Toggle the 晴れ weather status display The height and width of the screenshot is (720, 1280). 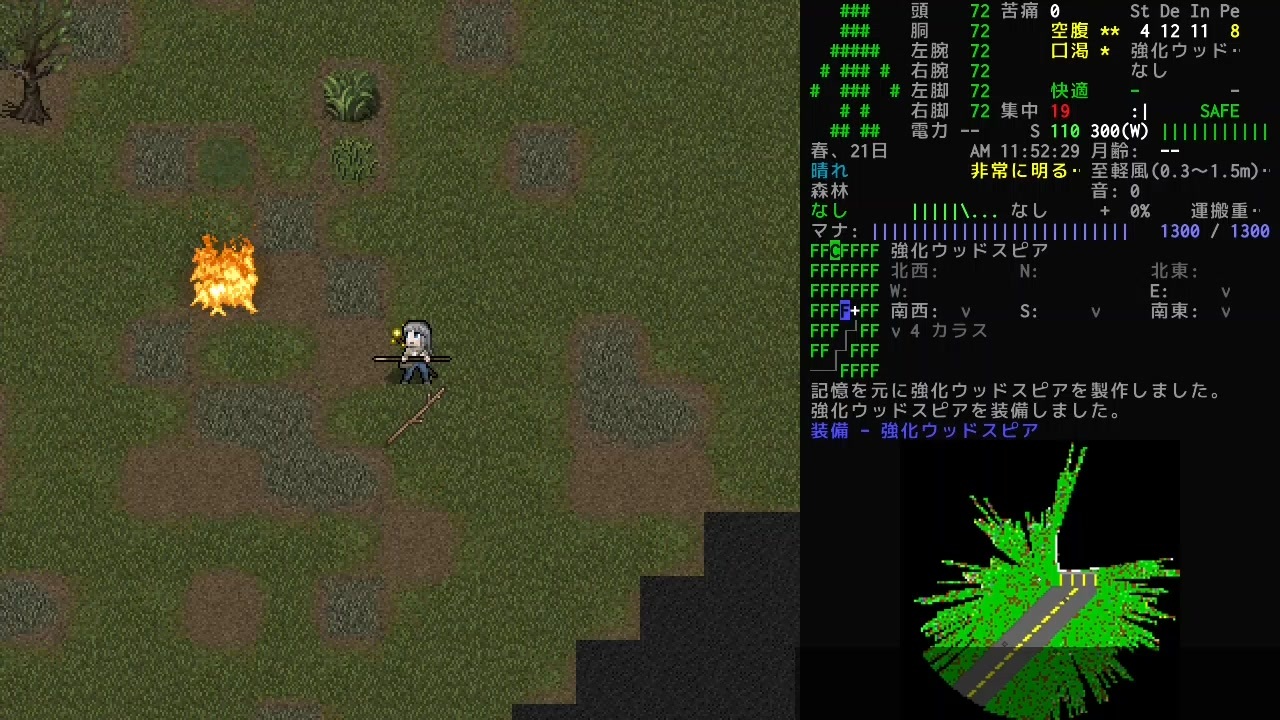click(x=827, y=171)
